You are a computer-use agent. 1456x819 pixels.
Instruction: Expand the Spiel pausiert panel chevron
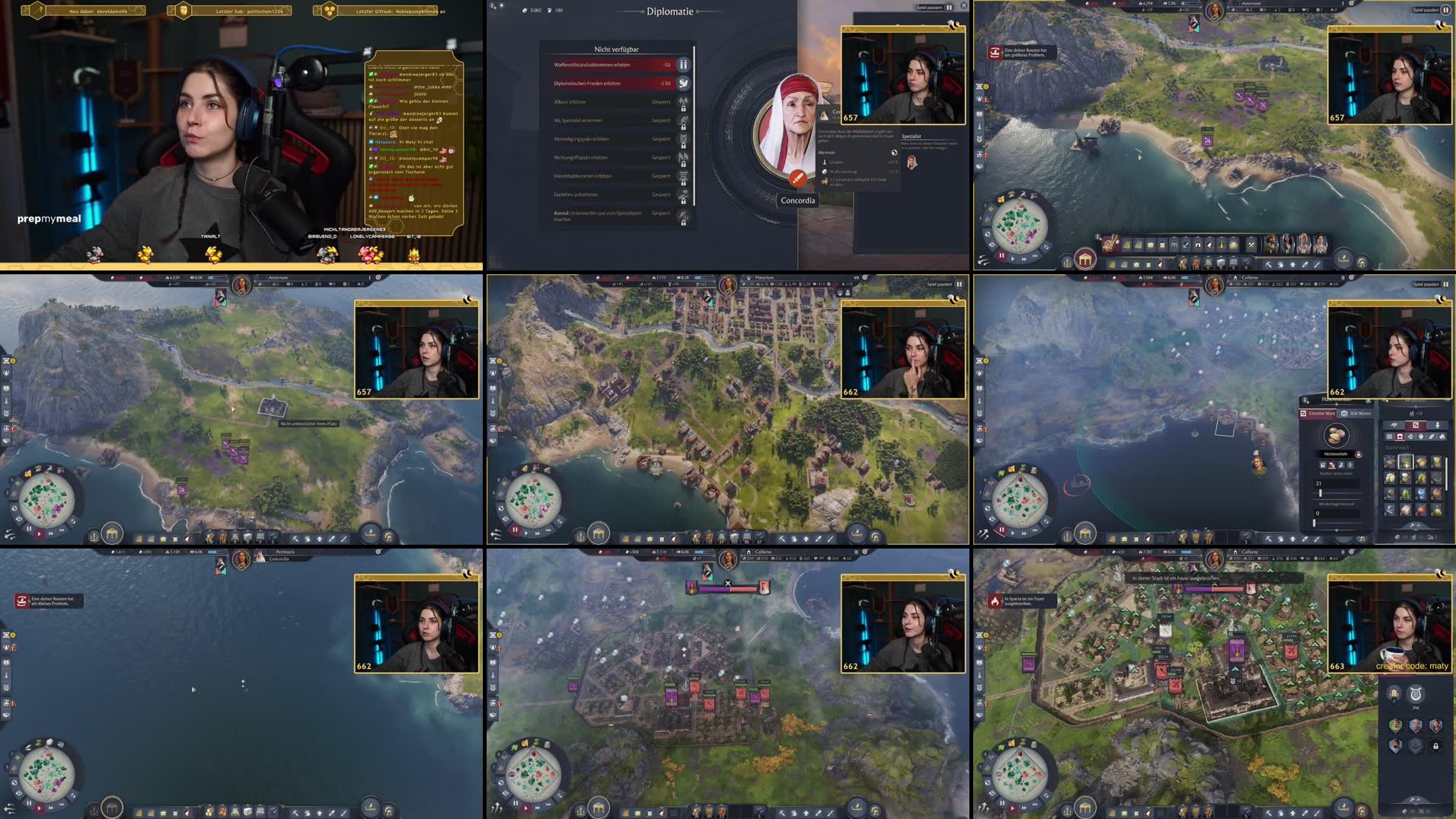pos(1445,10)
